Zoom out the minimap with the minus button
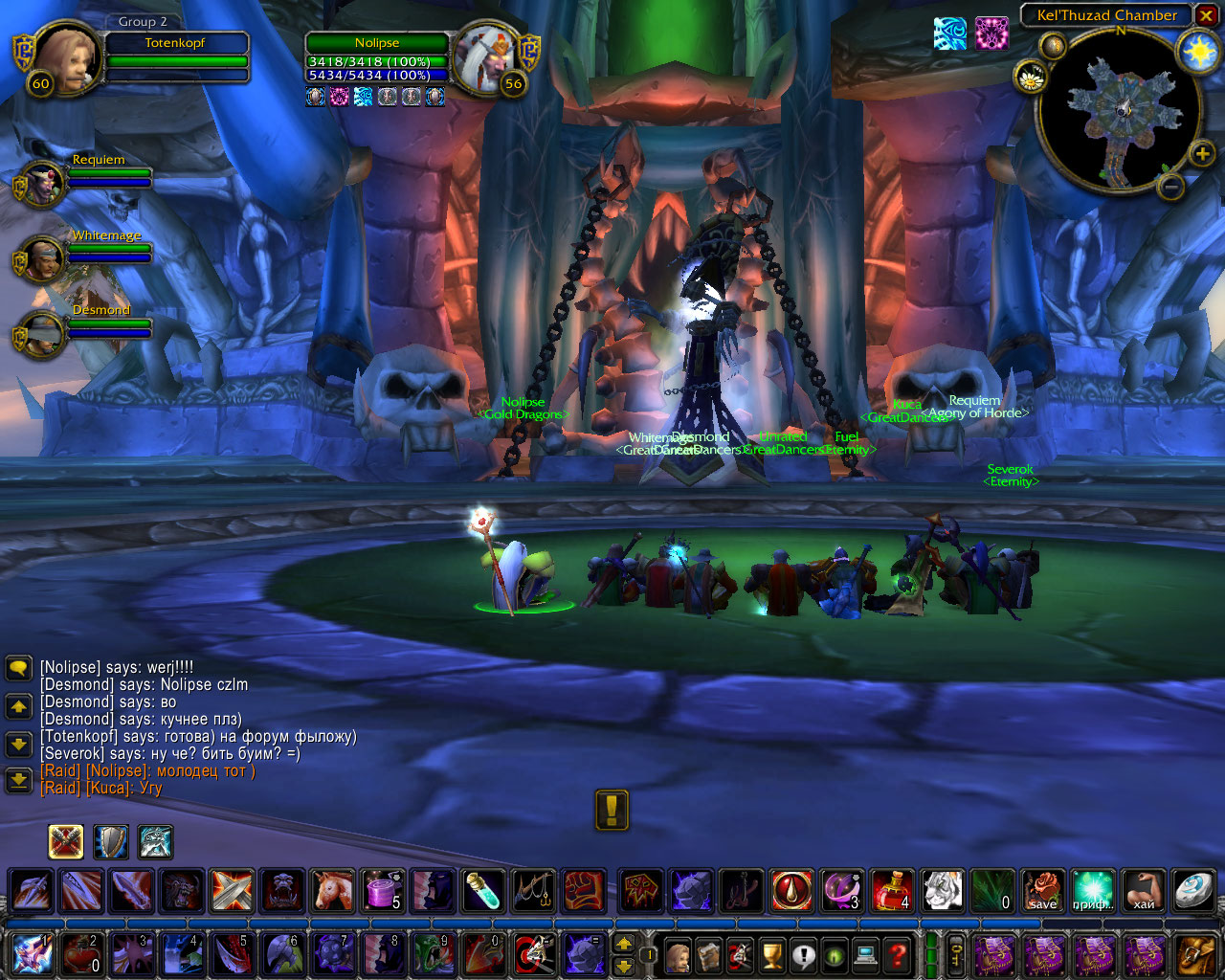The height and width of the screenshot is (980, 1225). [1170, 188]
